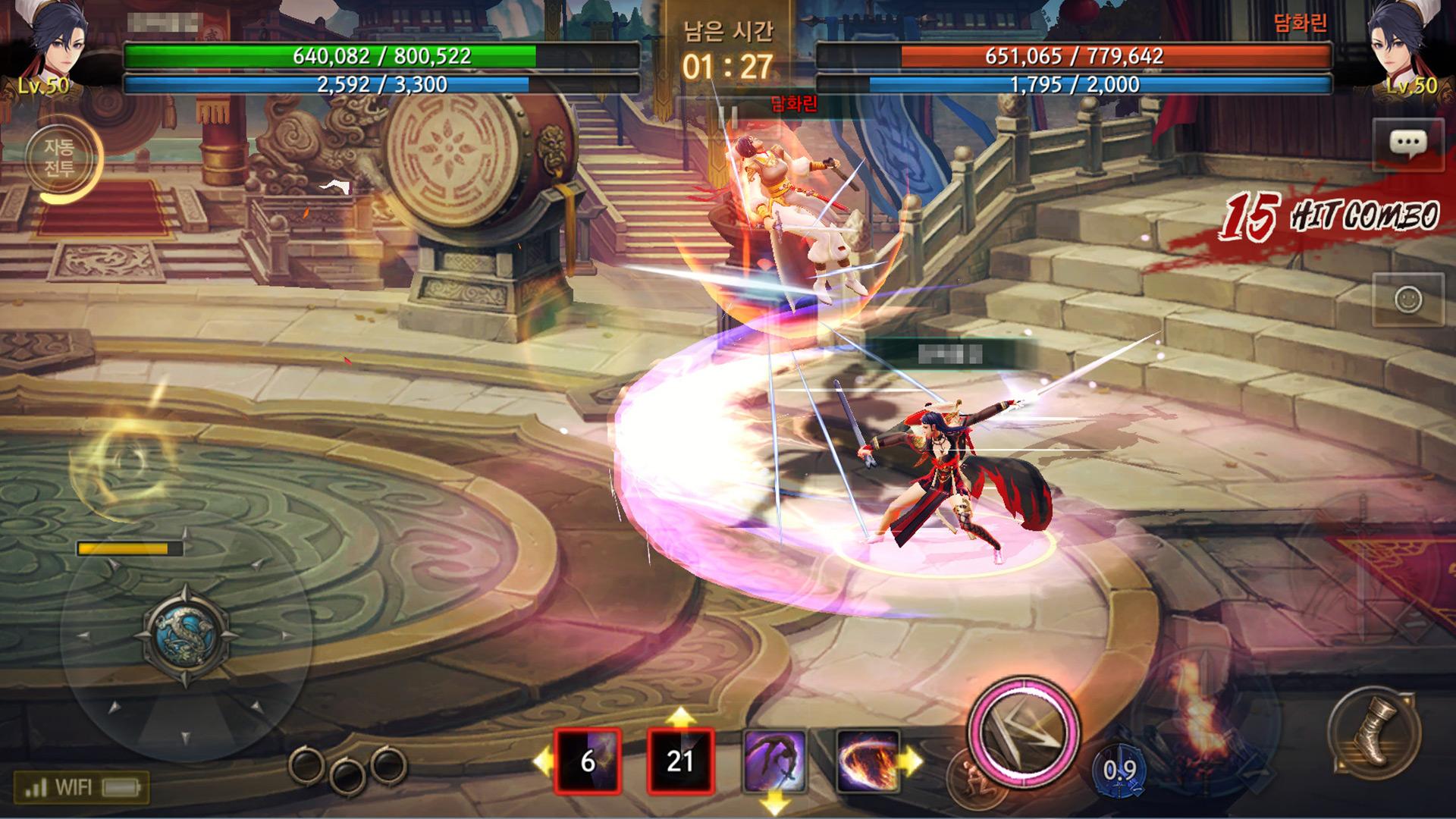The width and height of the screenshot is (1456, 819).
Task: Use the main sword slash attack
Action: point(1022,732)
